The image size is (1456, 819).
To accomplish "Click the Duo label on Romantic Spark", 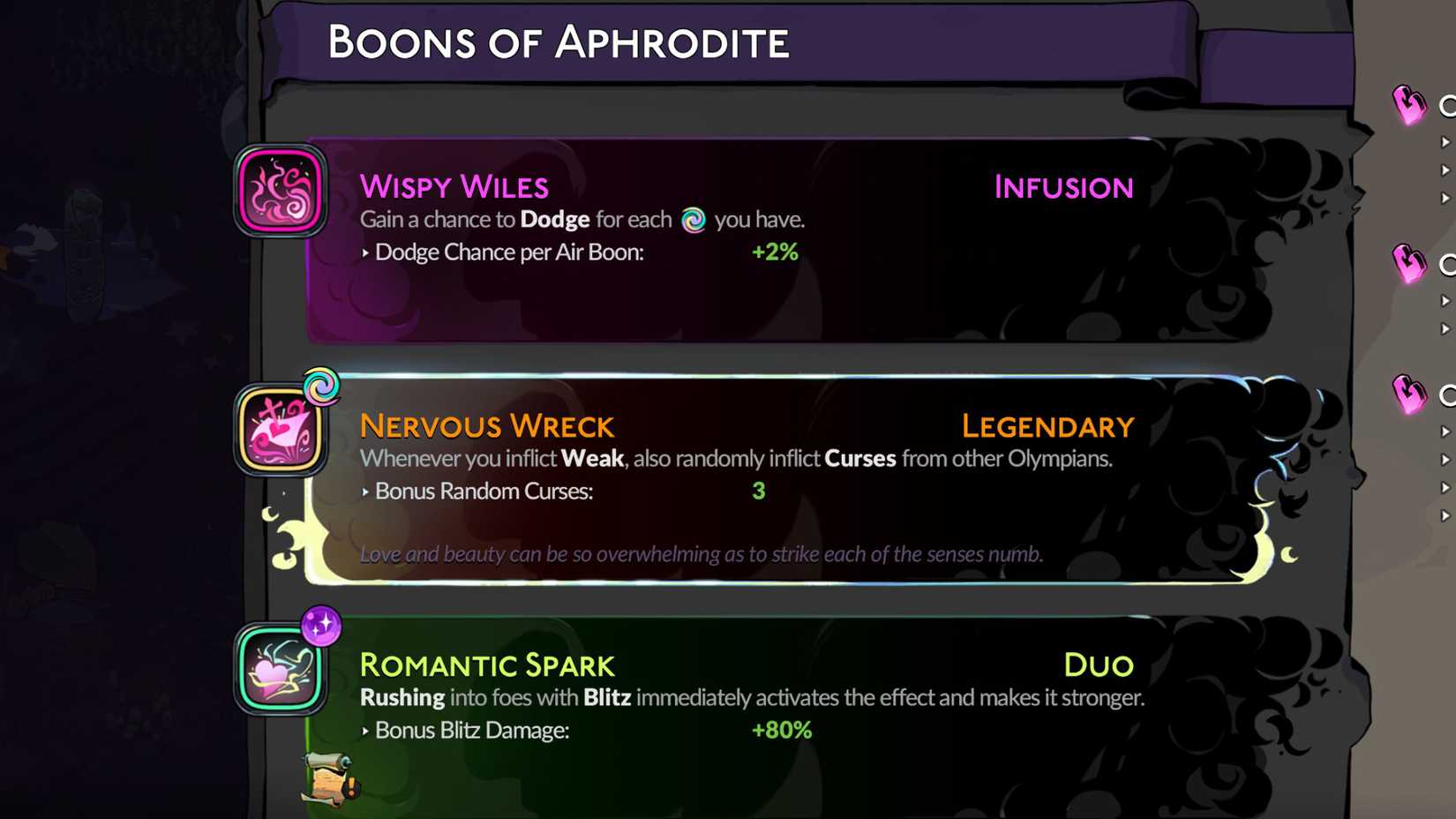I will point(1099,665).
